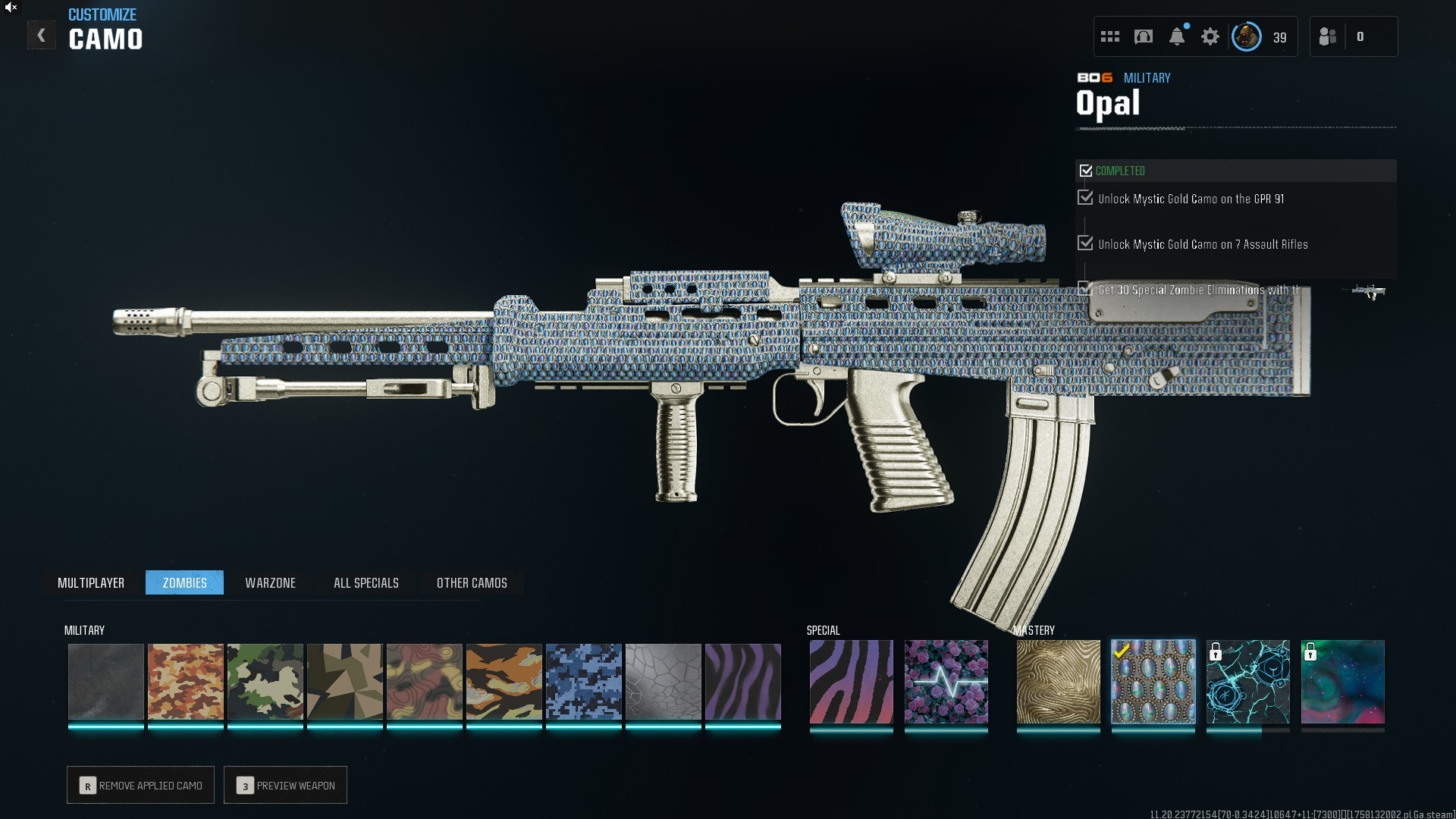The height and width of the screenshot is (819, 1456).
Task: Select the Mystic Gold mastery camo
Action: [x=1058, y=682]
